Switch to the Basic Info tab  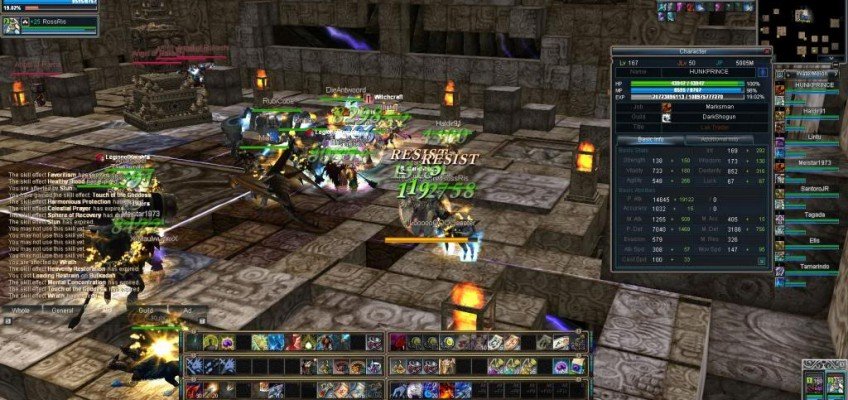(647, 139)
